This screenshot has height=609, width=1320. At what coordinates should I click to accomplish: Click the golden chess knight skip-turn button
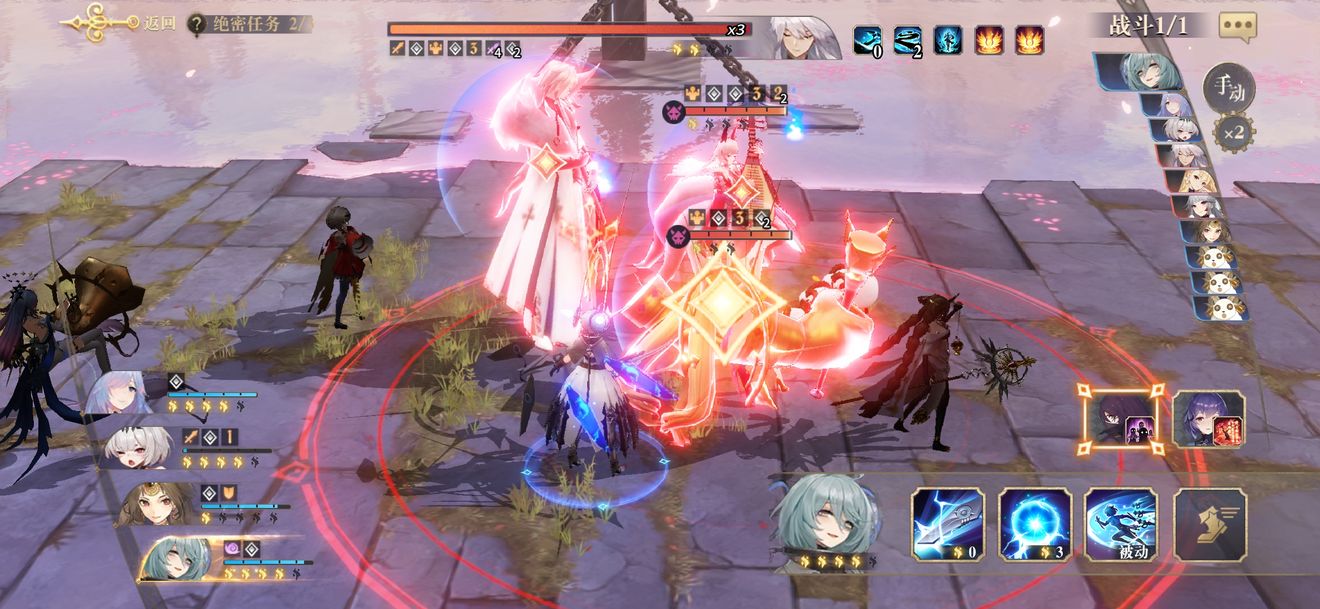tap(1209, 523)
